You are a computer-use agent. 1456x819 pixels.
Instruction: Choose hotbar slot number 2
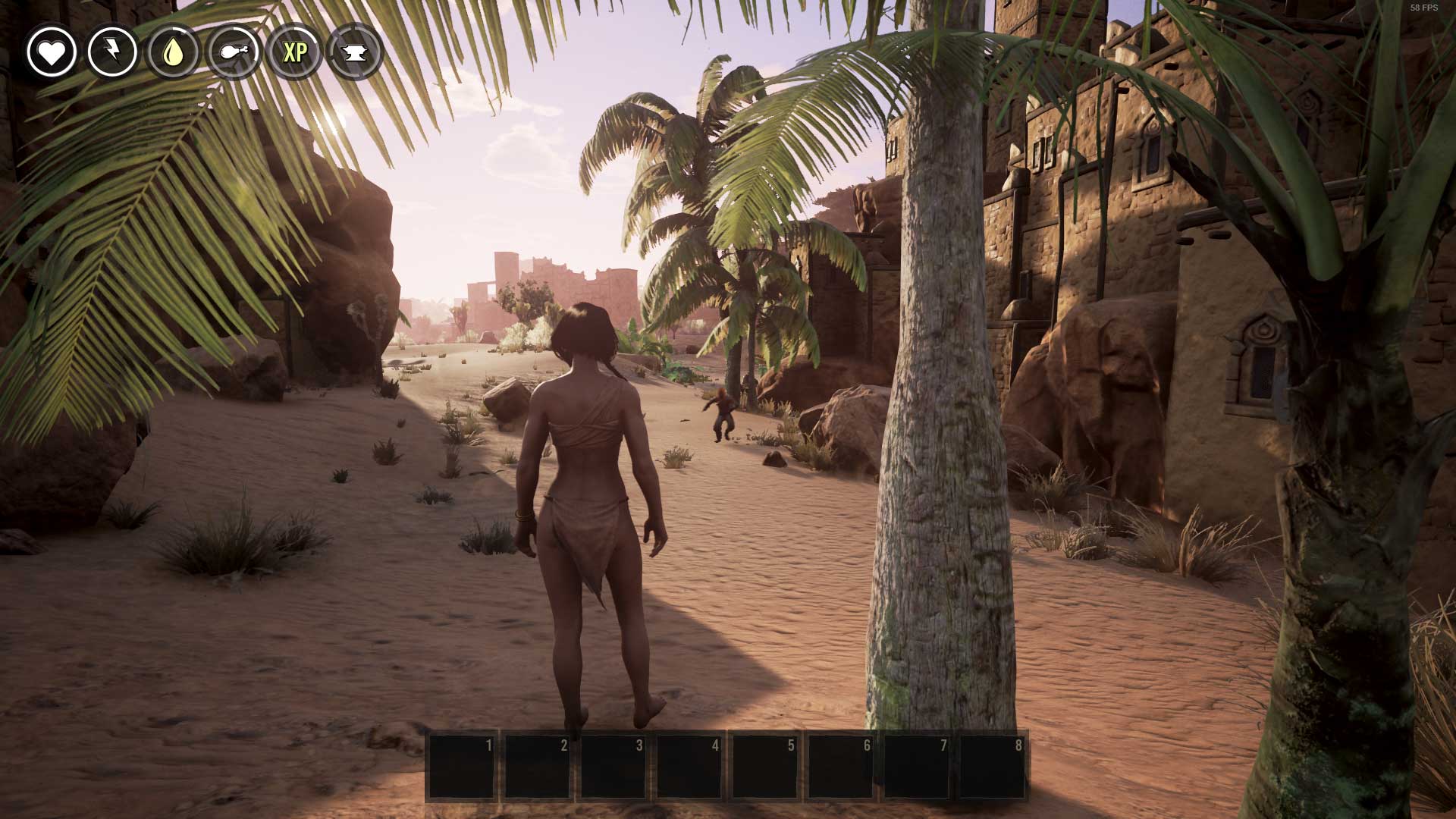[x=538, y=766]
